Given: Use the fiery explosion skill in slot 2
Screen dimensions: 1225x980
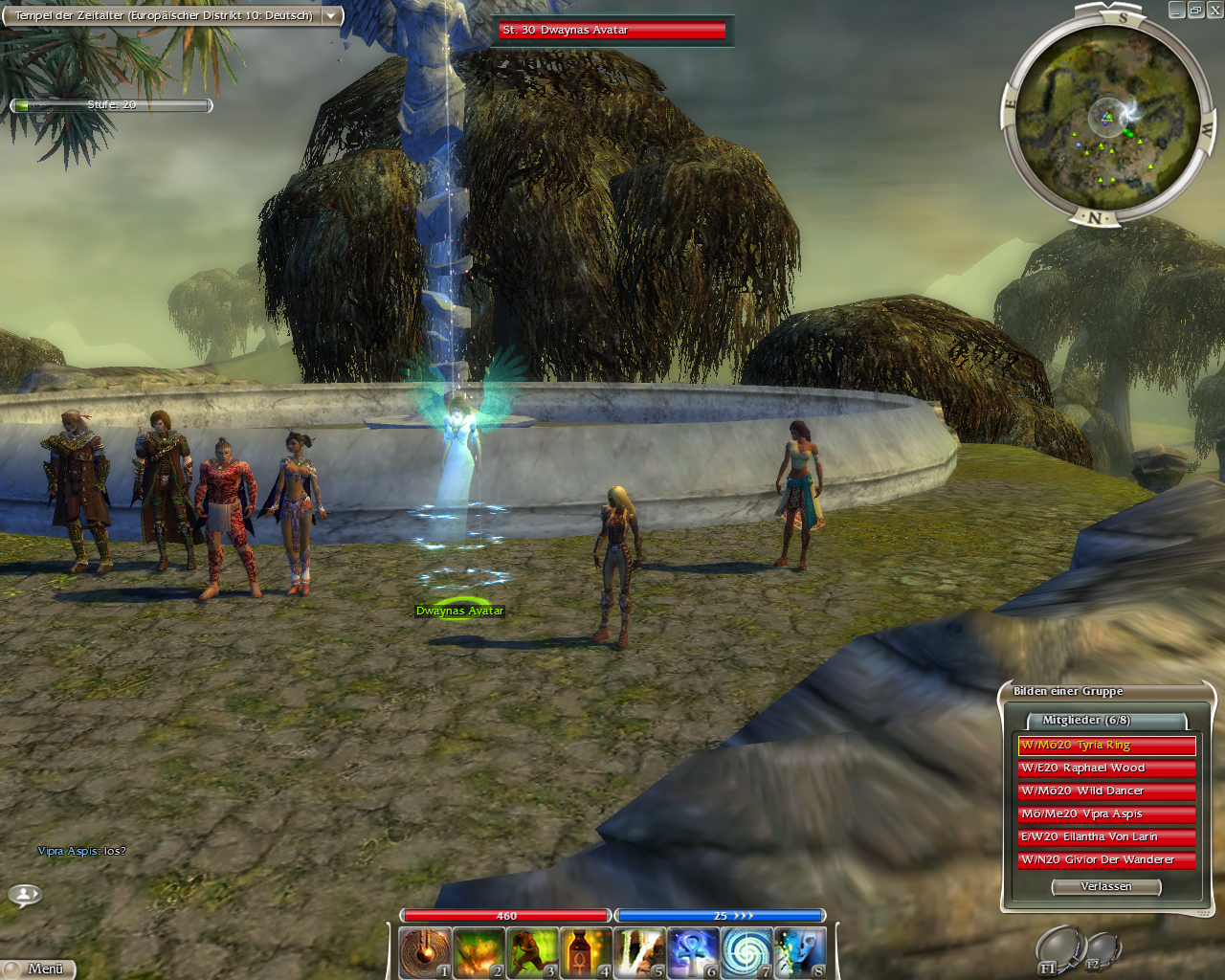Looking at the screenshot, I should click(479, 952).
